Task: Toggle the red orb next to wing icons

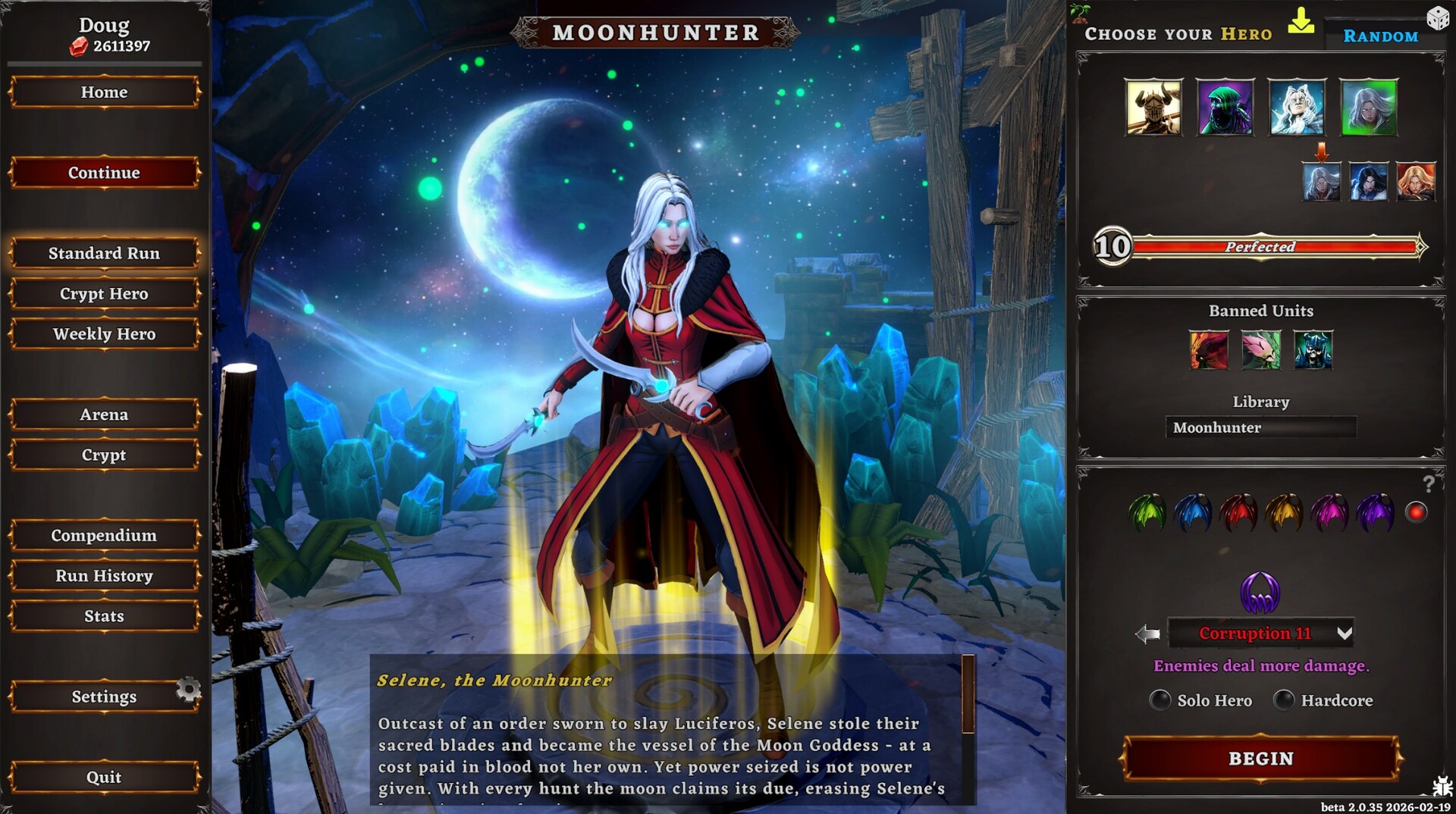Action: point(1415,510)
